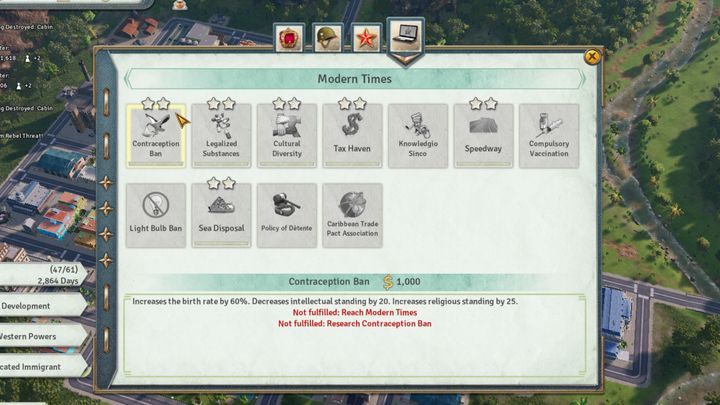
Task: Choose the Legalized Substances edict
Action: tap(221, 136)
